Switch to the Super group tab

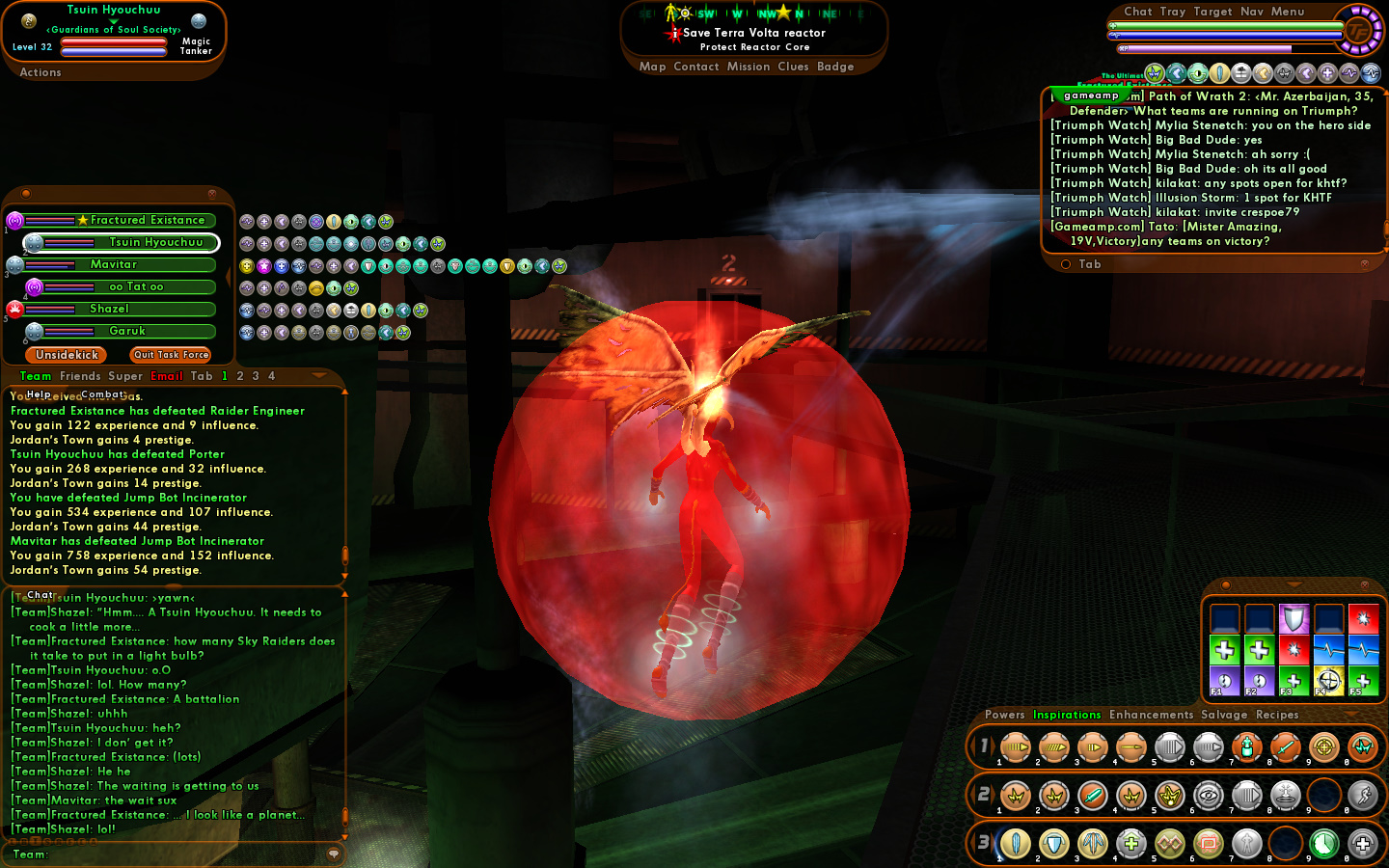[x=125, y=376]
